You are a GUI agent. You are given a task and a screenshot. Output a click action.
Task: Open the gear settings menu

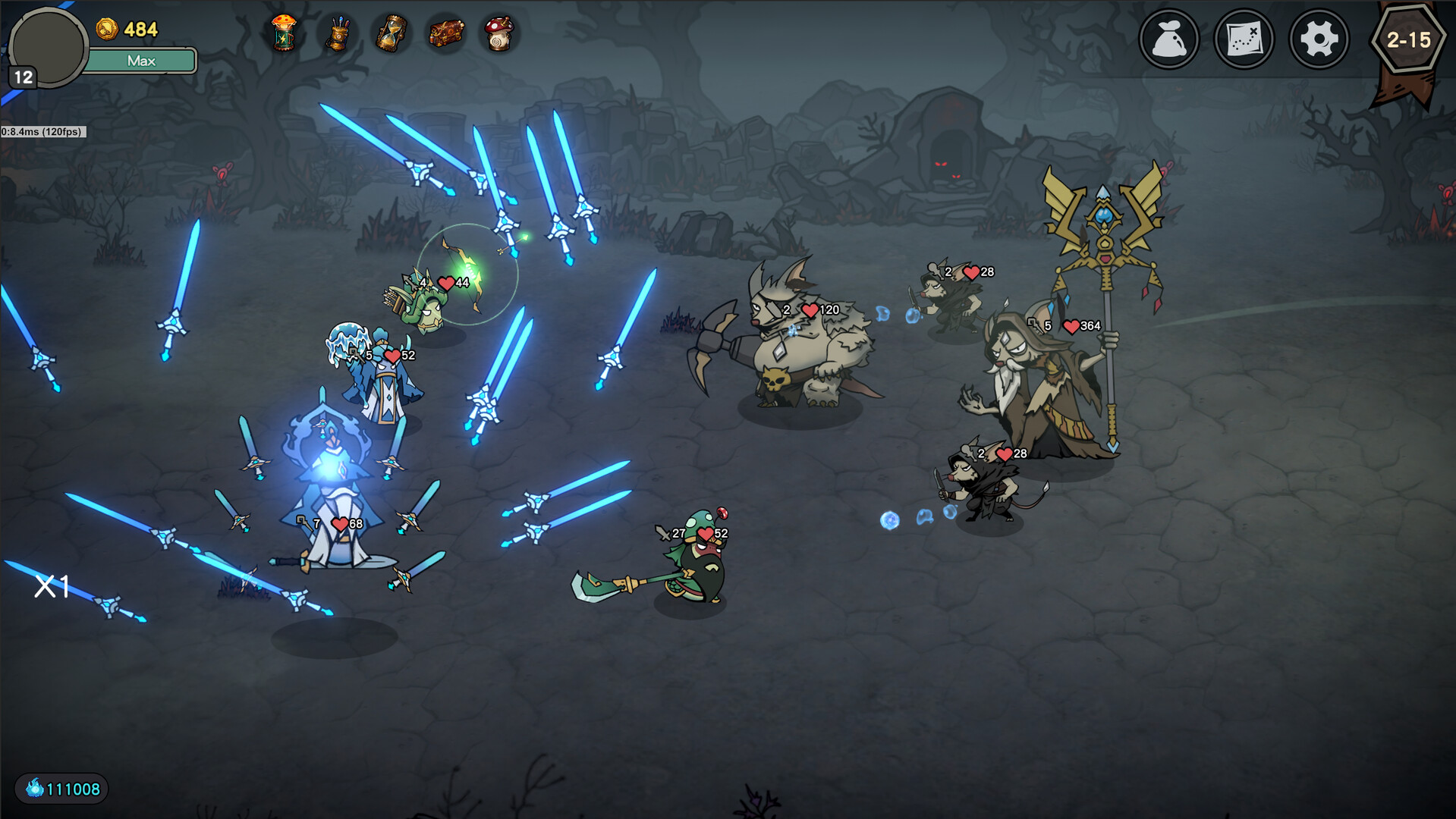1319,39
